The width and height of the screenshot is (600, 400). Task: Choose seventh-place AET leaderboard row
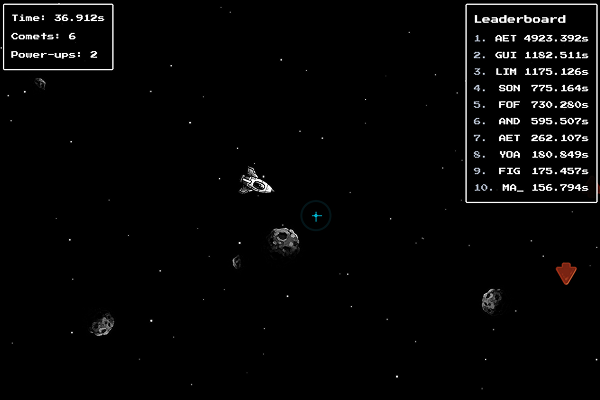tap(531, 138)
